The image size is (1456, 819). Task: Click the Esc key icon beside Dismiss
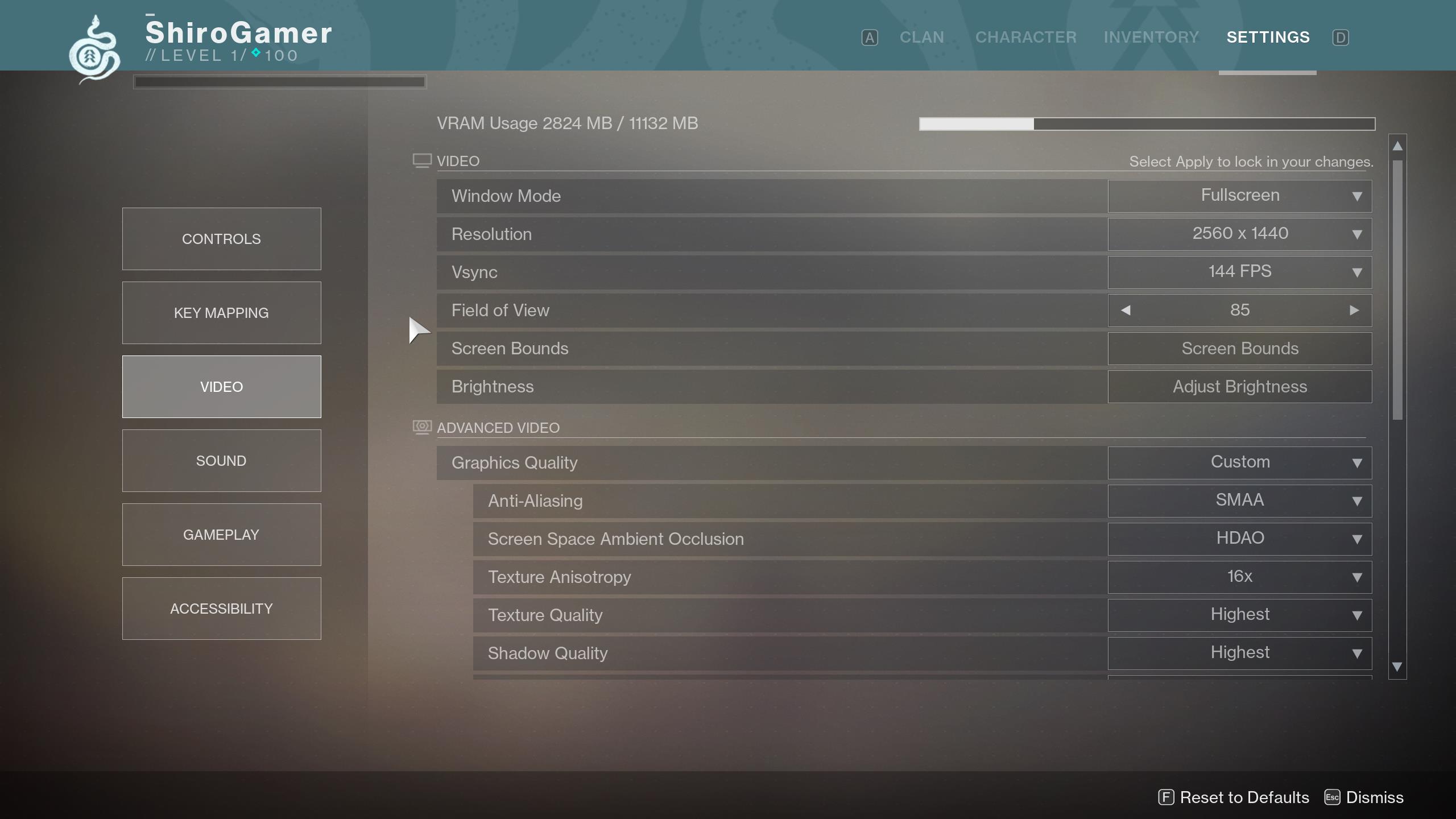click(x=1332, y=797)
